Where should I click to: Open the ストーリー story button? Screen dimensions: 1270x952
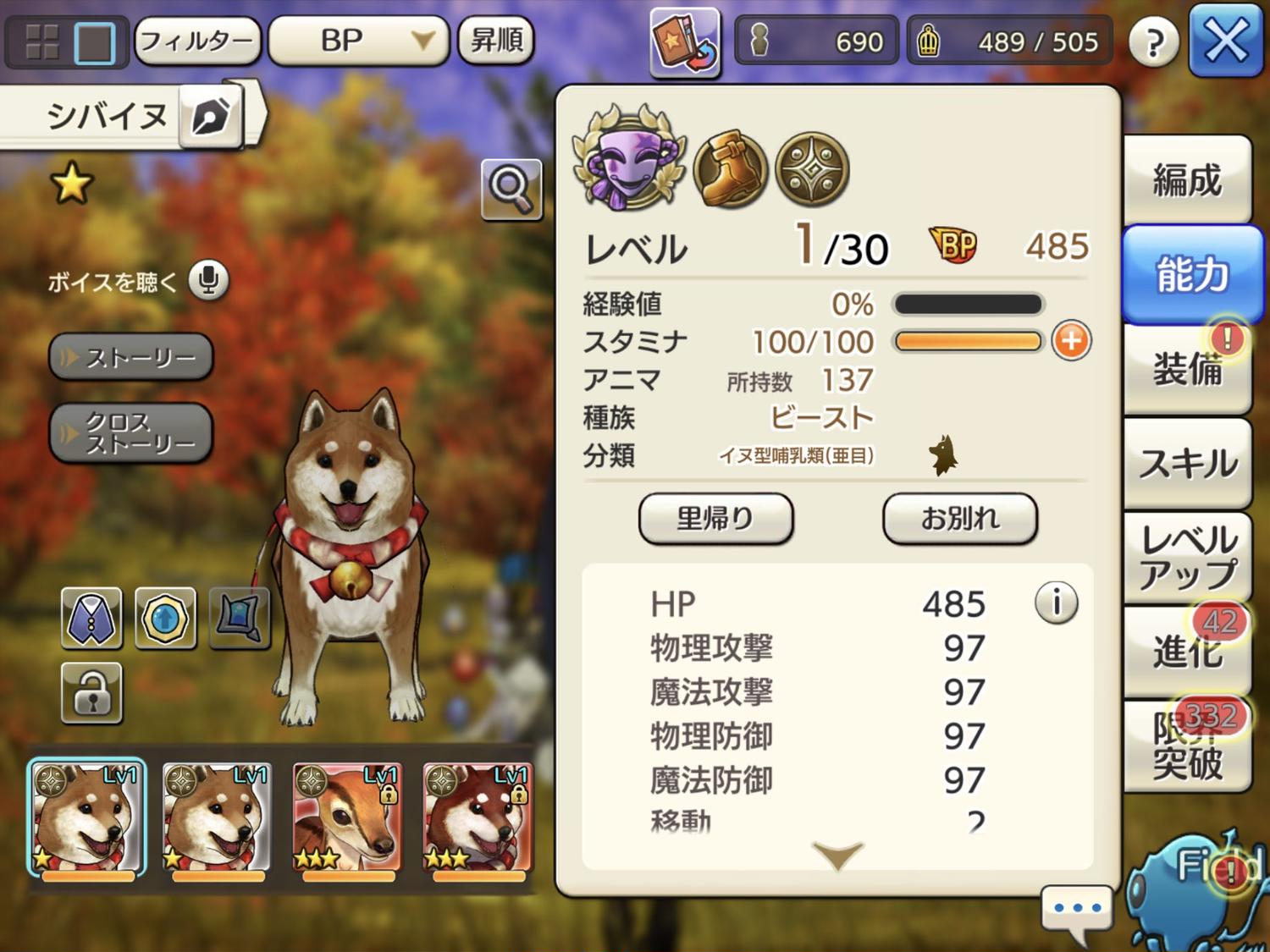pos(131,357)
